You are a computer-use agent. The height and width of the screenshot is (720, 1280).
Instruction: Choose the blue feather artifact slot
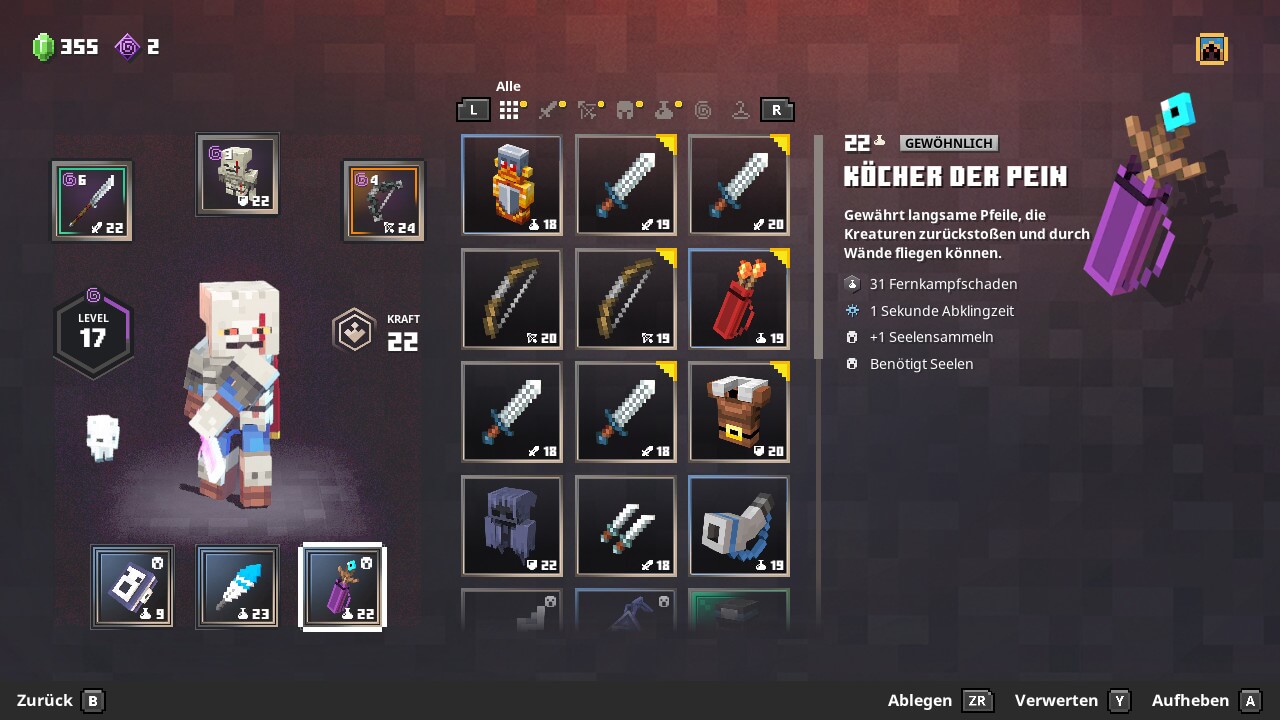pyautogui.click(x=237, y=587)
